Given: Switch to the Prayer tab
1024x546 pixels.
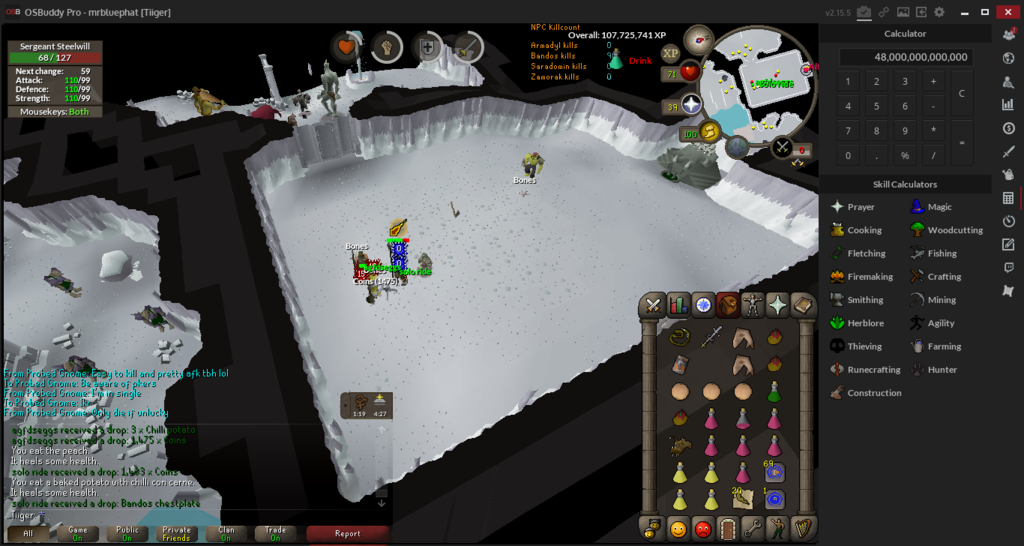Looking at the screenshot, I should point(777,306).
